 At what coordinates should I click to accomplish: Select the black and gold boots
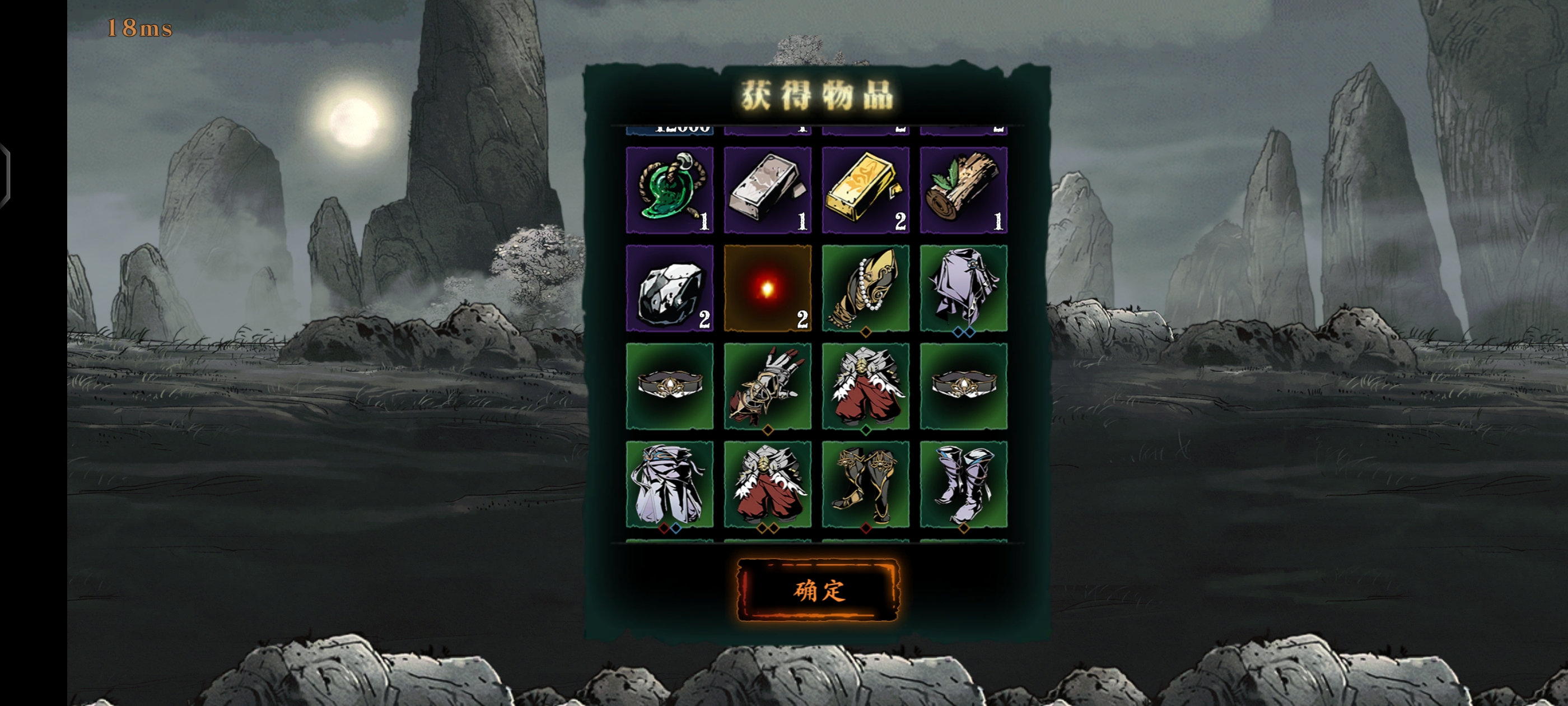click(x=866, y=484)
